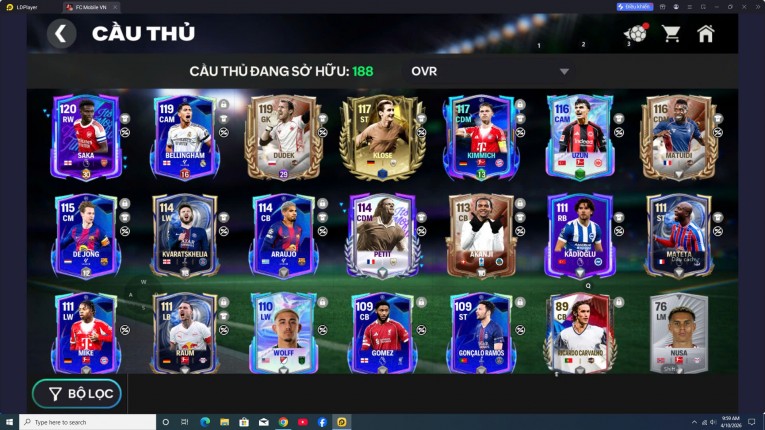Pick the Klose 117 ST card
Viewport: 765px width, 430px height.
pos(381,137)
